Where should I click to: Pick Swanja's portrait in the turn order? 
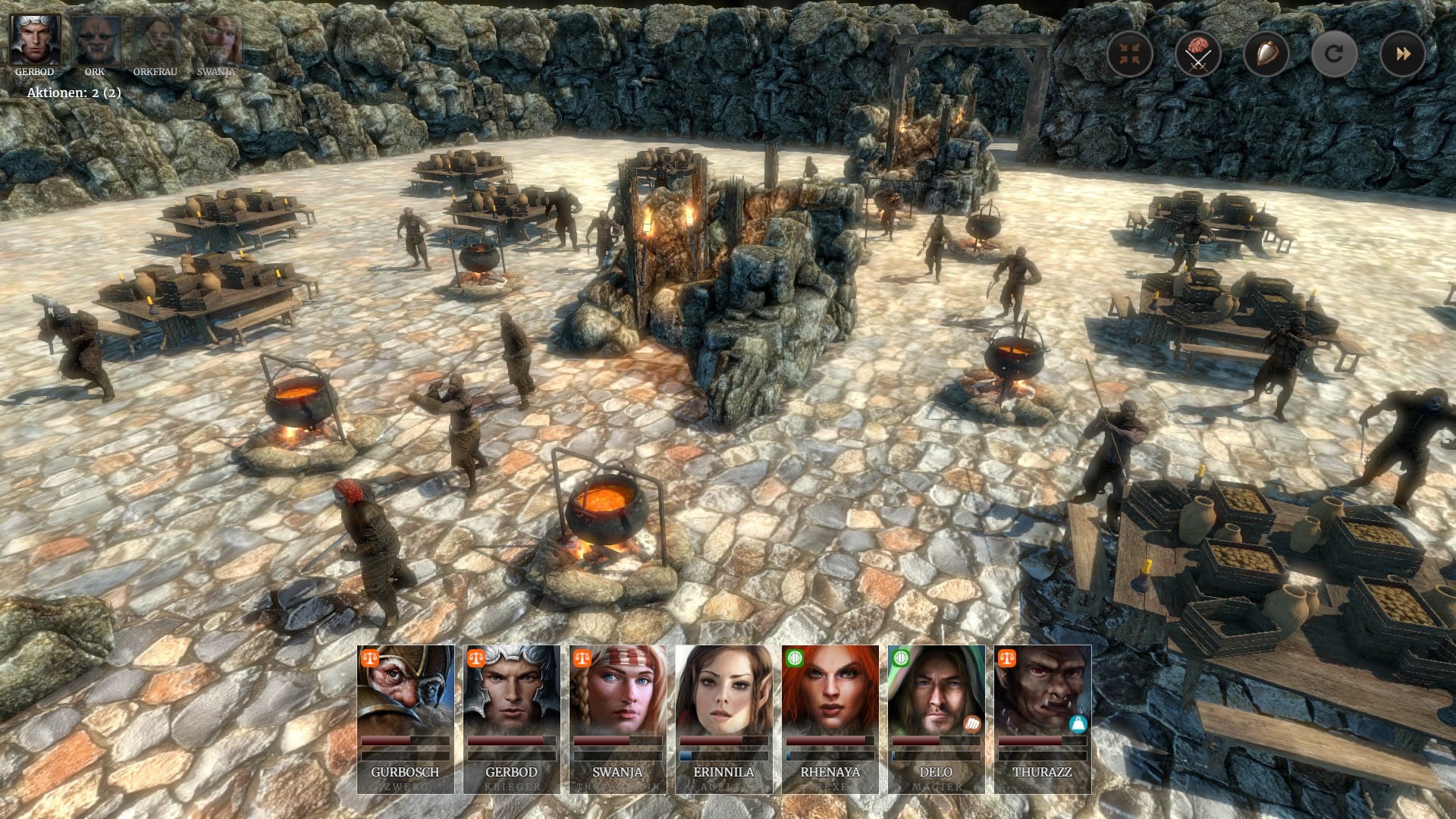[217, 41]
